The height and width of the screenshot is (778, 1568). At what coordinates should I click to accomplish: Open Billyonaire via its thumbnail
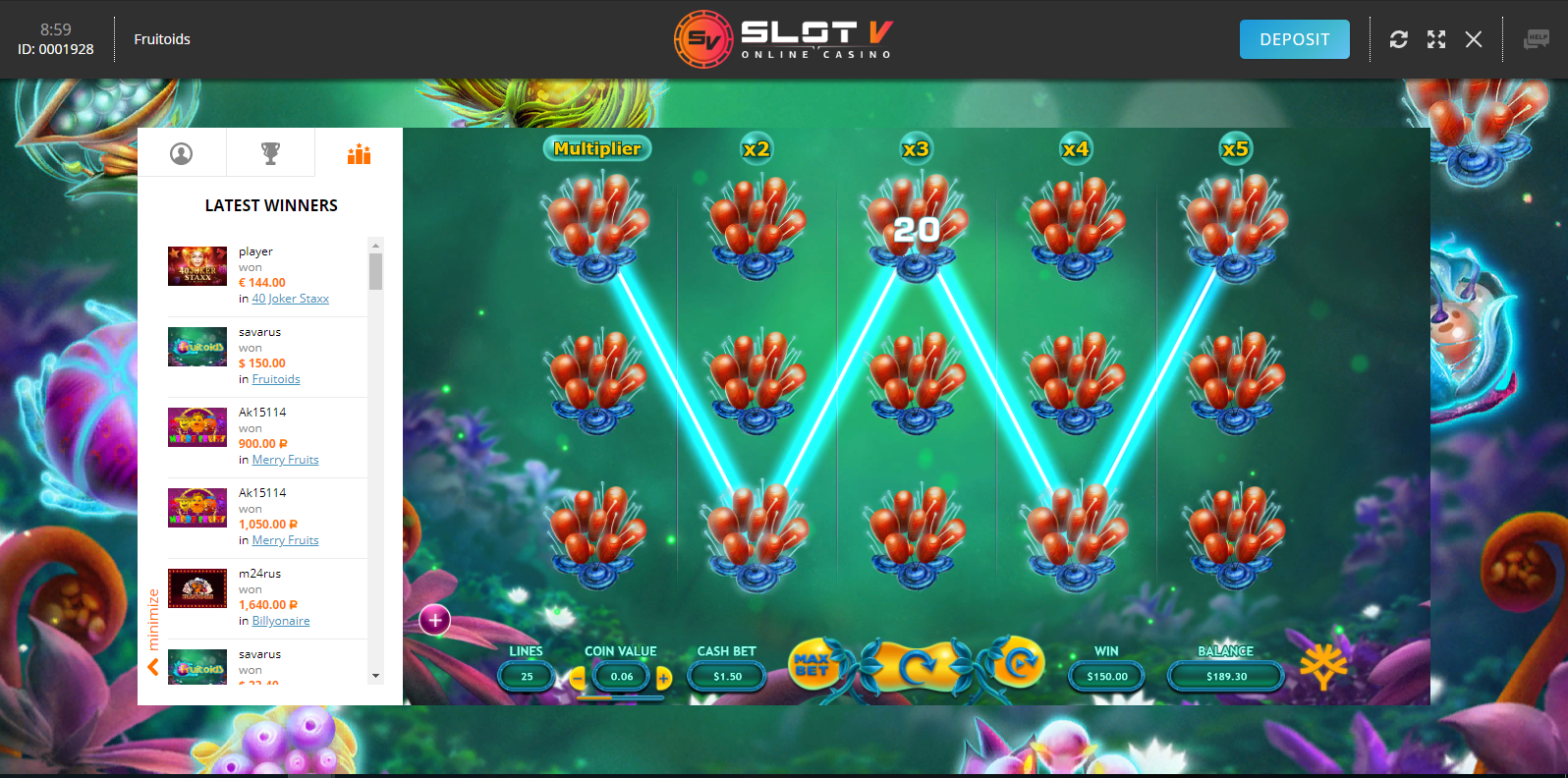tap(196, 588)
